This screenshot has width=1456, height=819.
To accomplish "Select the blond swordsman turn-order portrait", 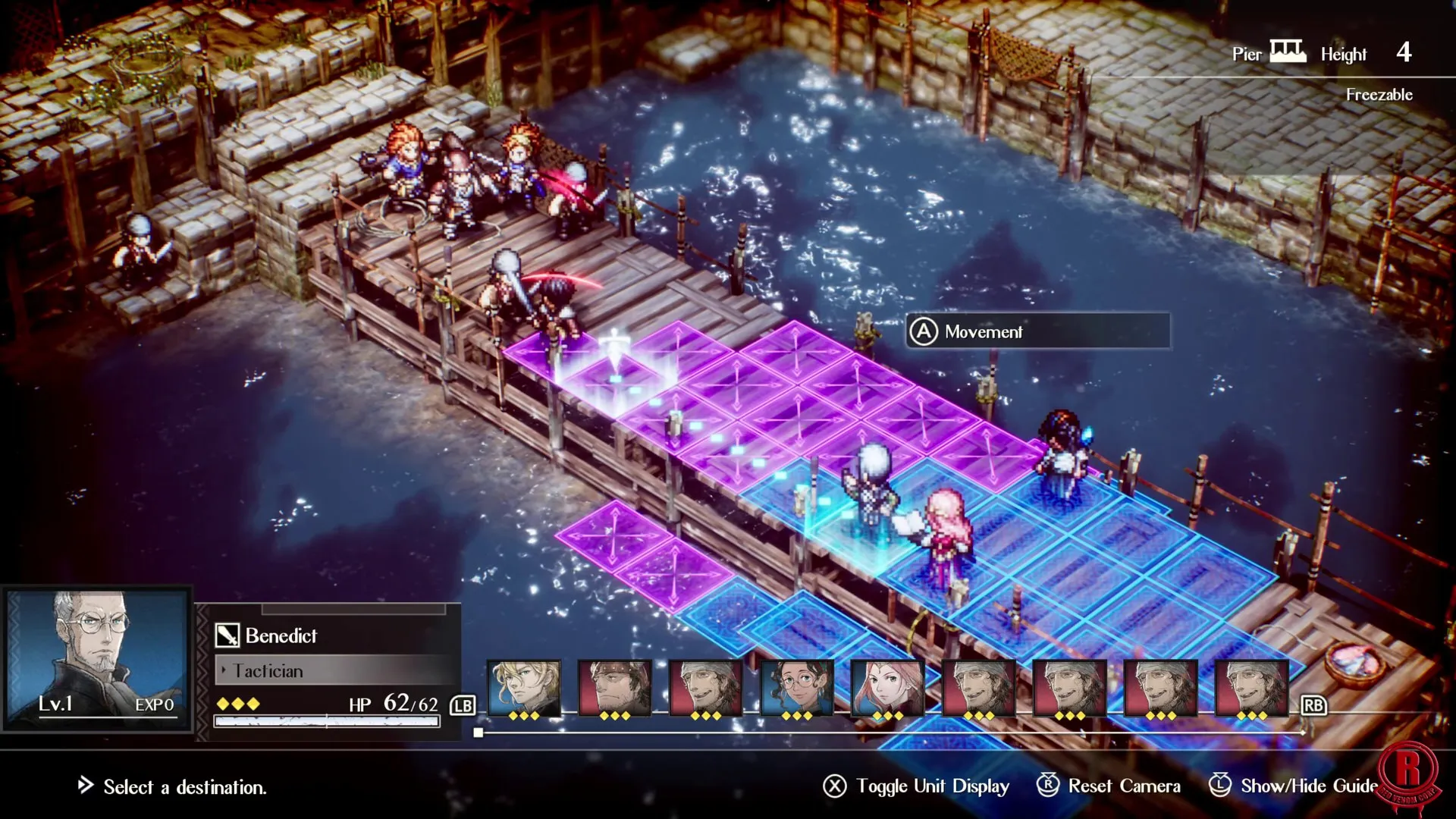I will pyautogui.click(x=523, y=687).
